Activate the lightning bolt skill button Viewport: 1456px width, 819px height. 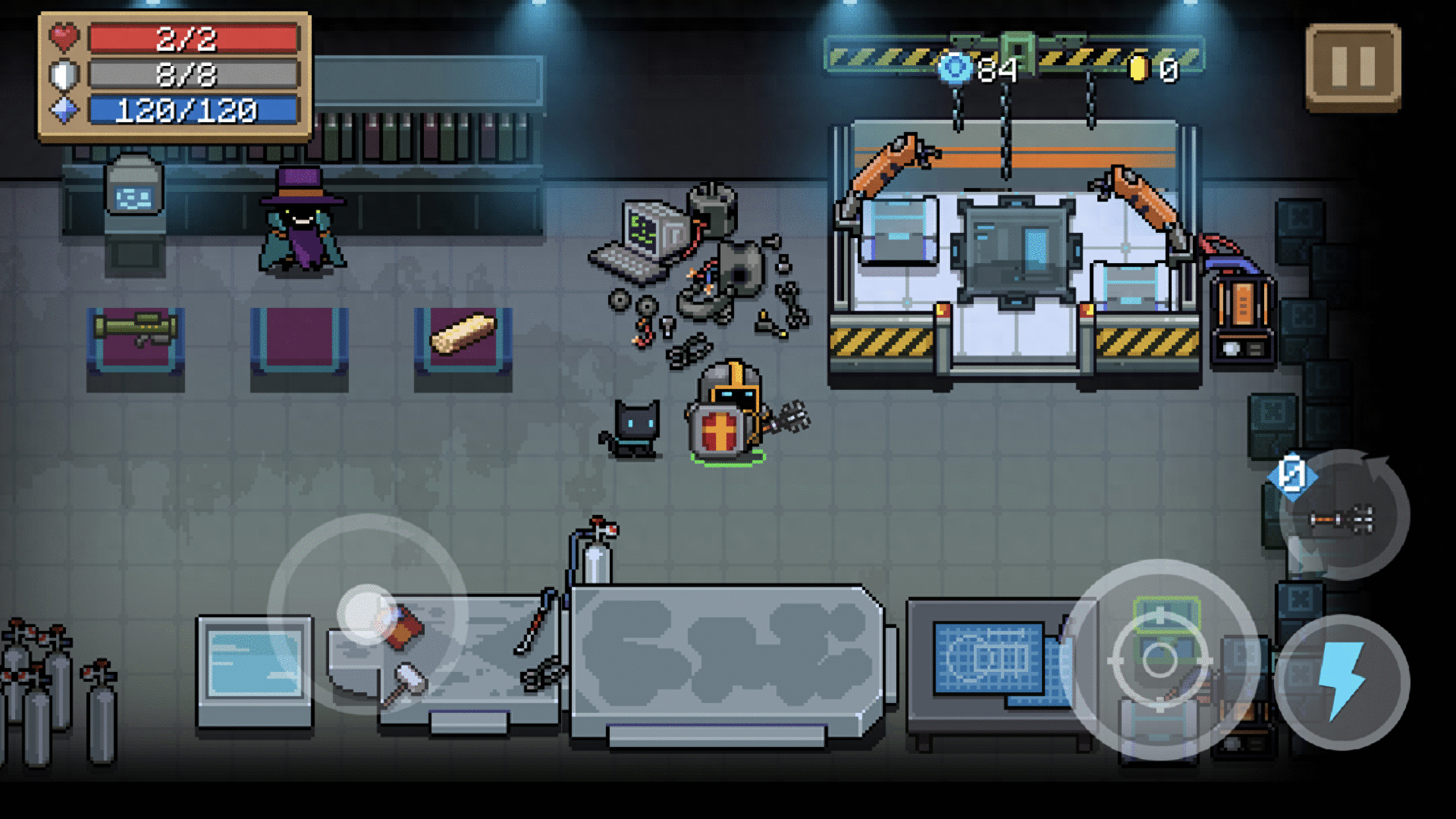coord(1341,682)
